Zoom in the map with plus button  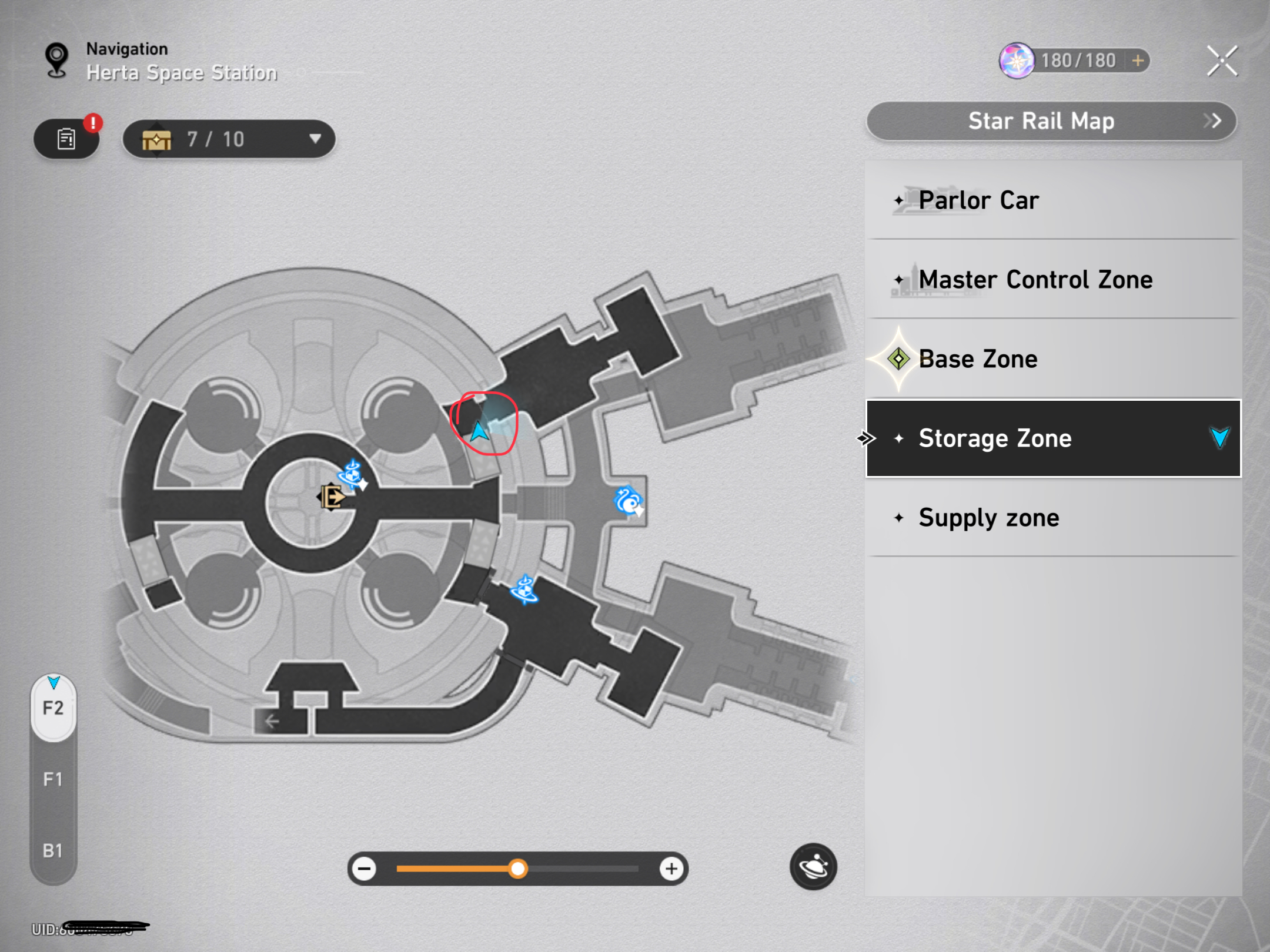(671, 869)
